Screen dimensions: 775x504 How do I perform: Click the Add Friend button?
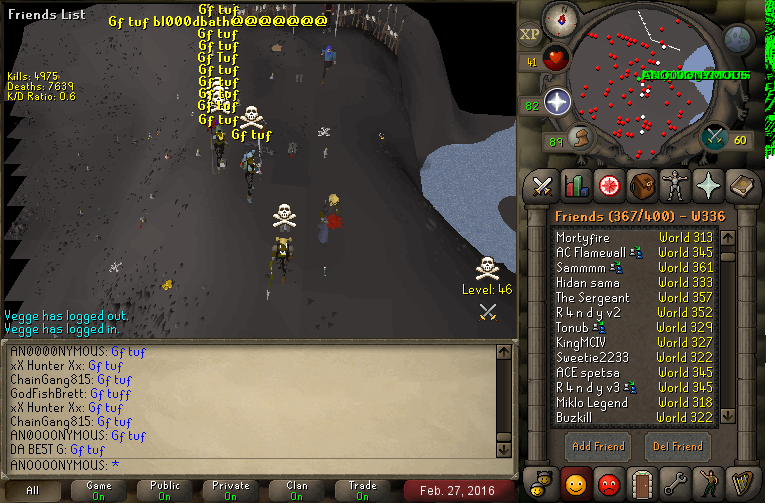point(598,446)
